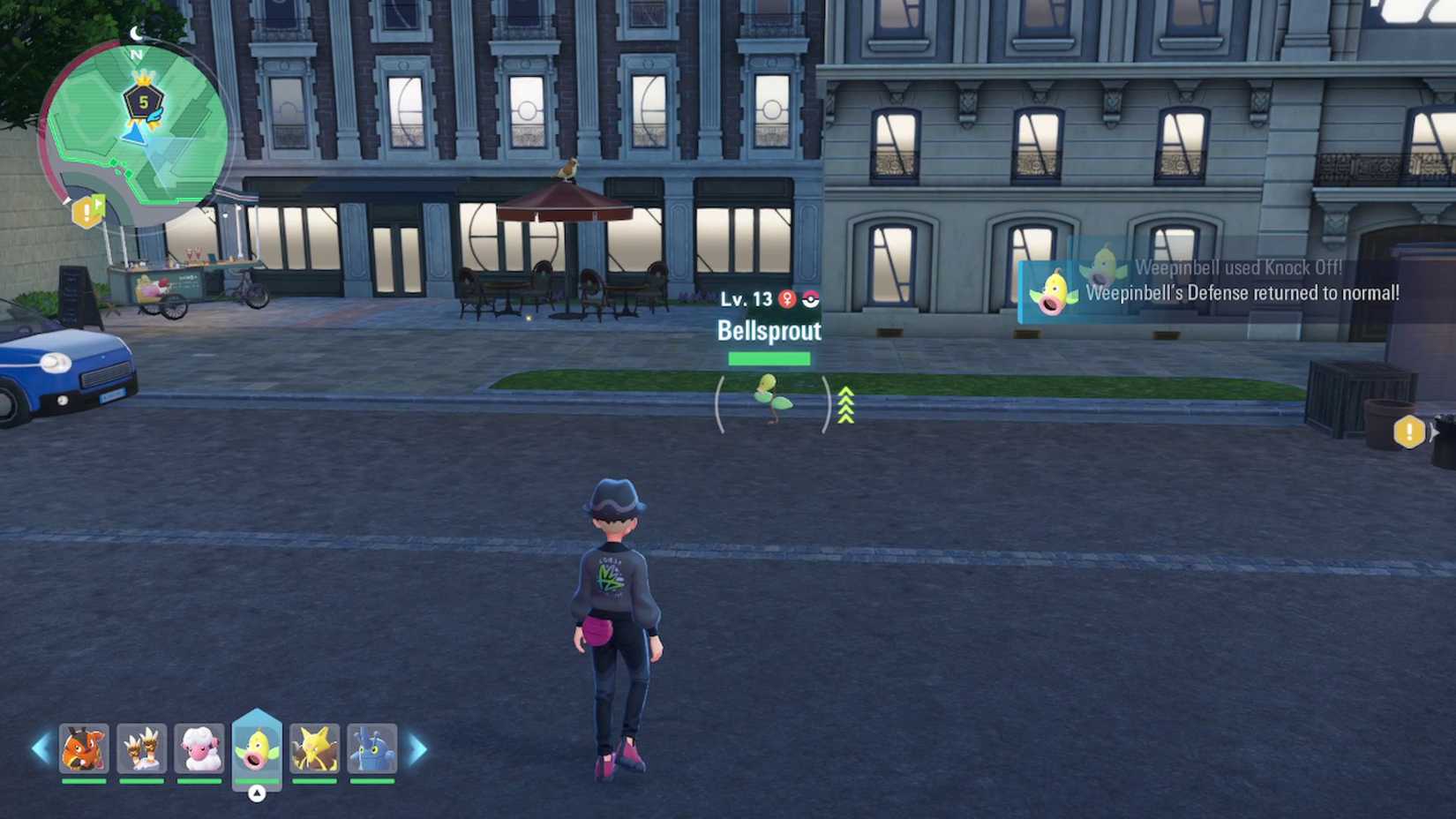
Task: Select Kadabra in the party lineup
Action: click(x=314, y=749)
